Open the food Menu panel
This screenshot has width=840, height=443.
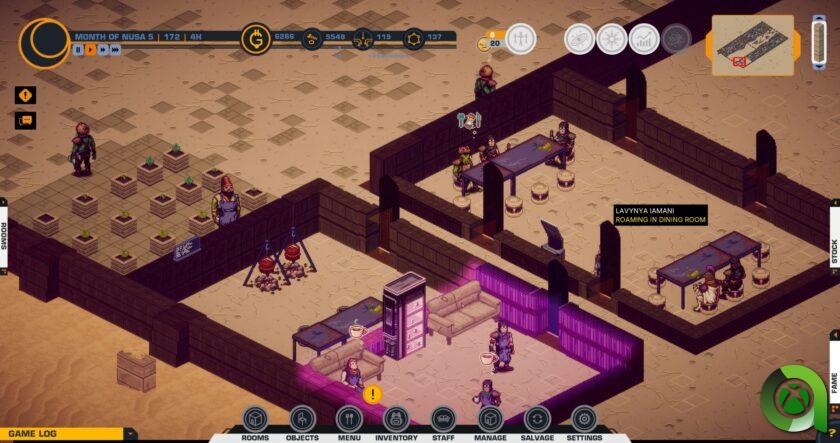348,419
